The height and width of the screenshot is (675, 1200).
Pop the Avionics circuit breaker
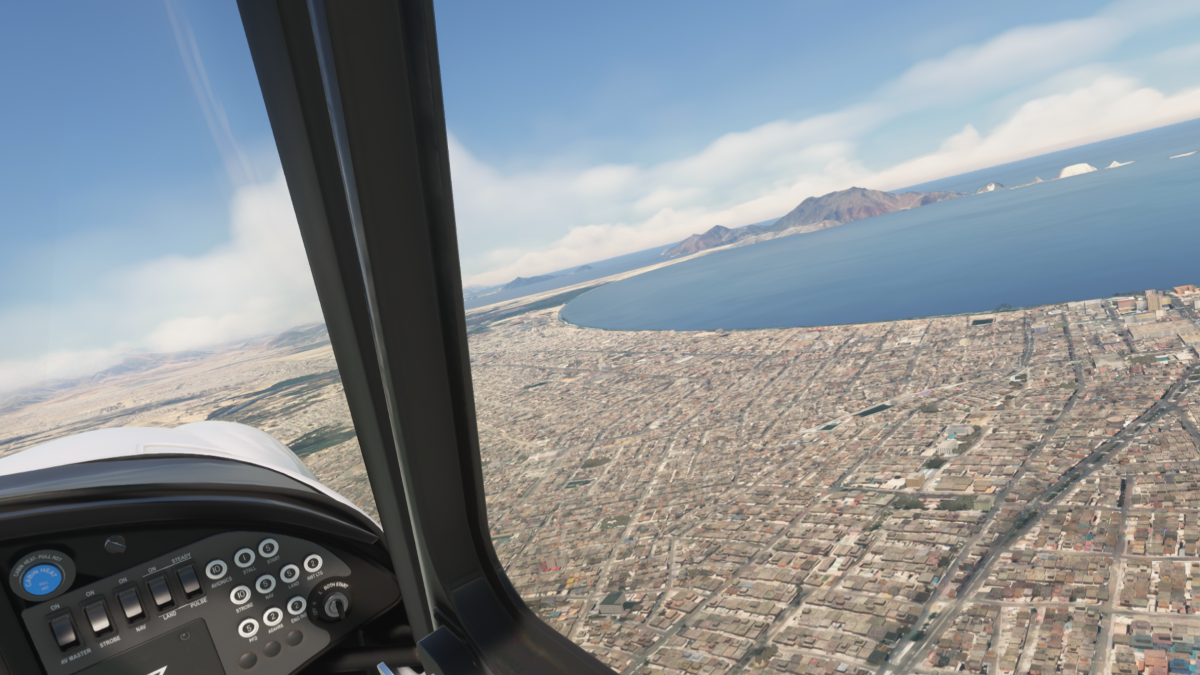217,569
